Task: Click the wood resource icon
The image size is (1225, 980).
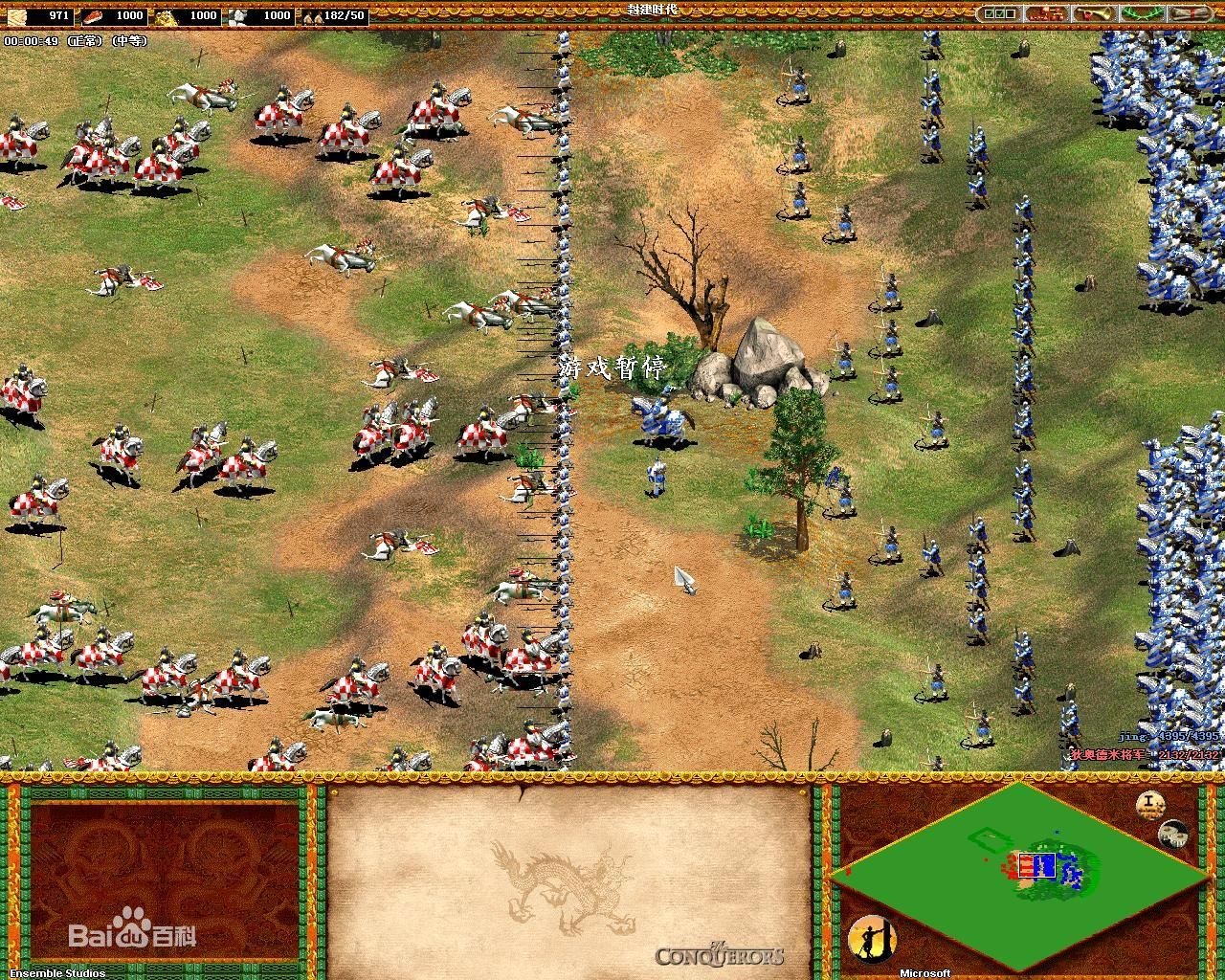Action: click(13, 15)
